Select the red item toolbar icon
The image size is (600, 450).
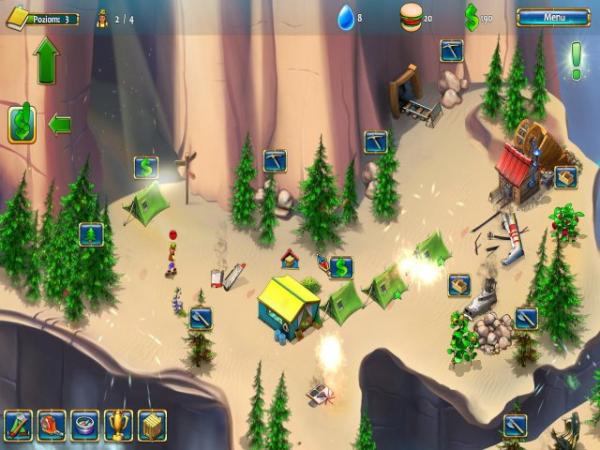(x=52, y=425)
